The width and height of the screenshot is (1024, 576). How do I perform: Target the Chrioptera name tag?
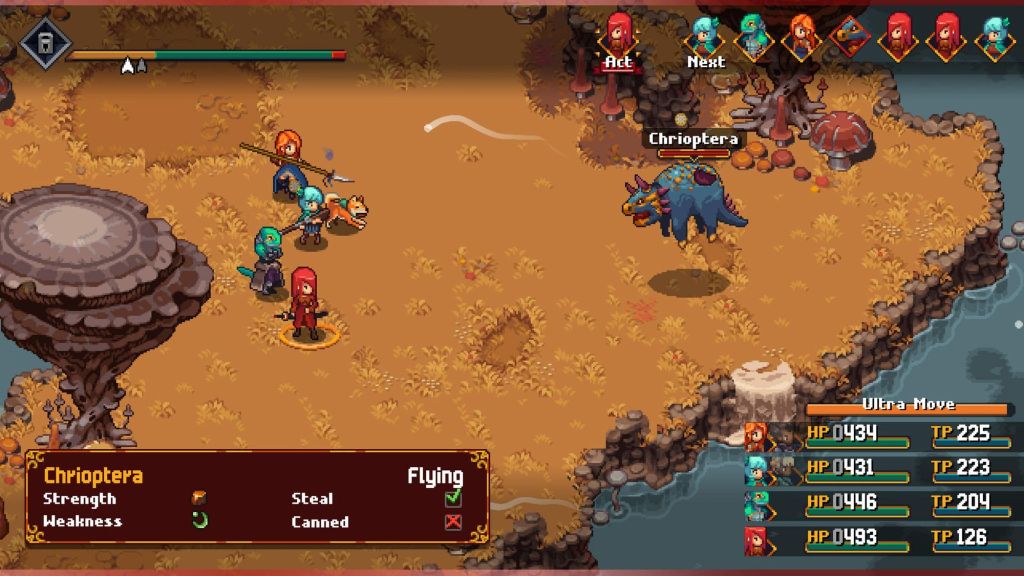(x=693, y=139)
